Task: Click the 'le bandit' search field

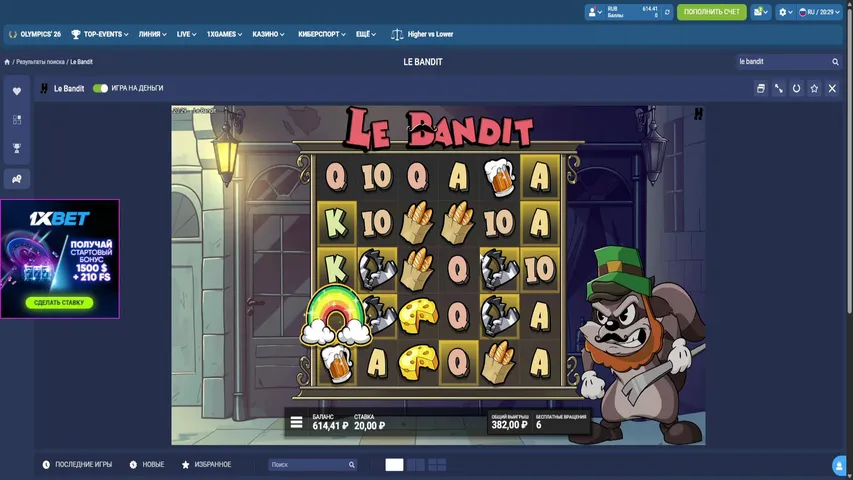Action: pyautogui.click(x=783, y=62)
